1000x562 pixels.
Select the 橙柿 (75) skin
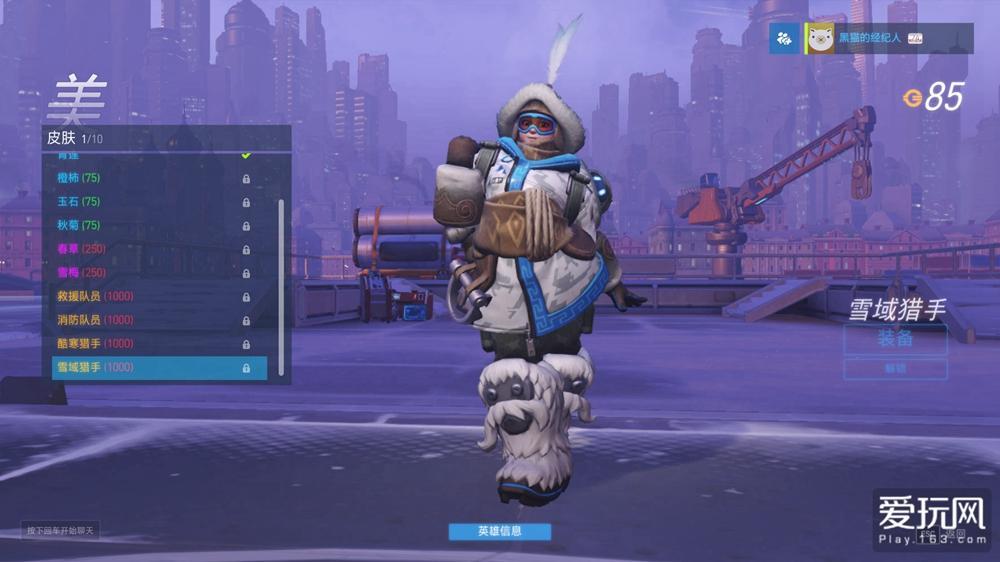150,178
